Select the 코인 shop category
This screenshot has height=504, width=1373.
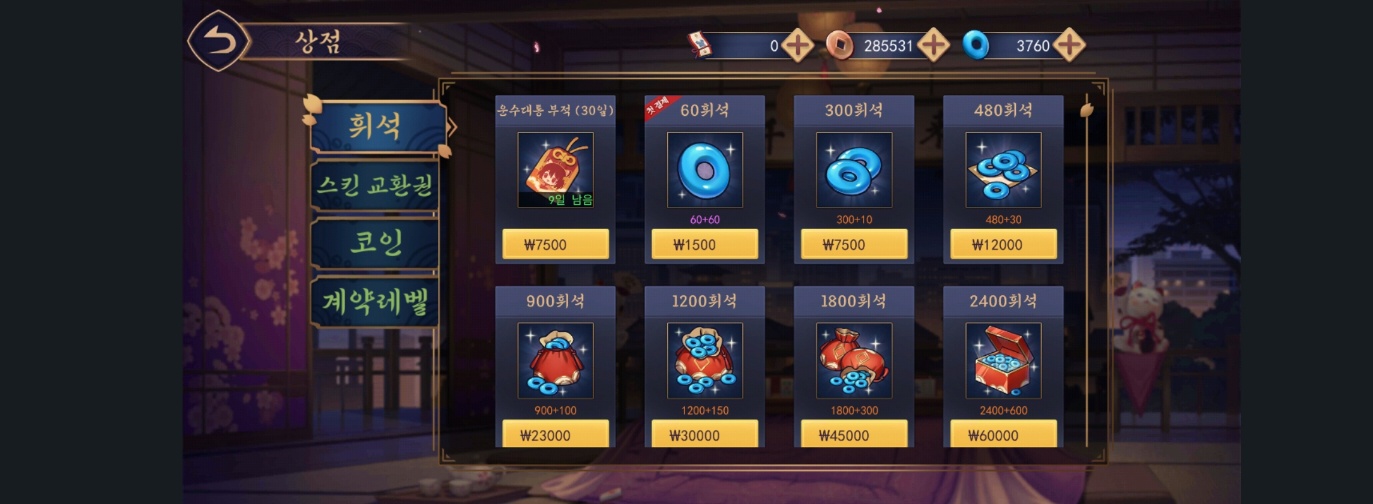pos(374,244)
